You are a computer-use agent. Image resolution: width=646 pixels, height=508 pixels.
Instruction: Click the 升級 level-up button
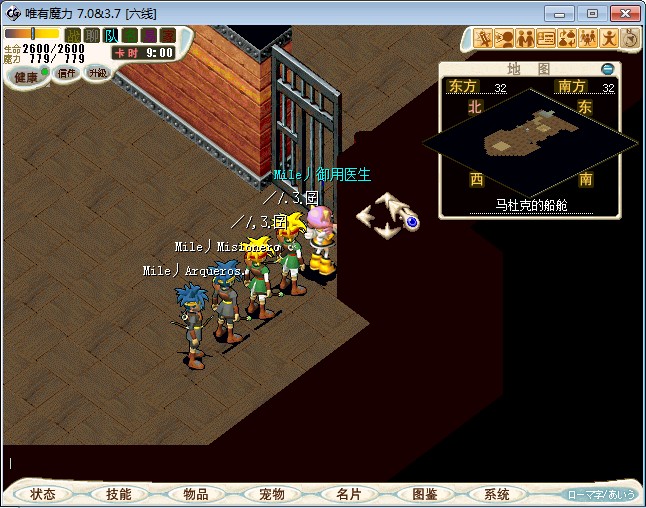[x=97, y=73]
